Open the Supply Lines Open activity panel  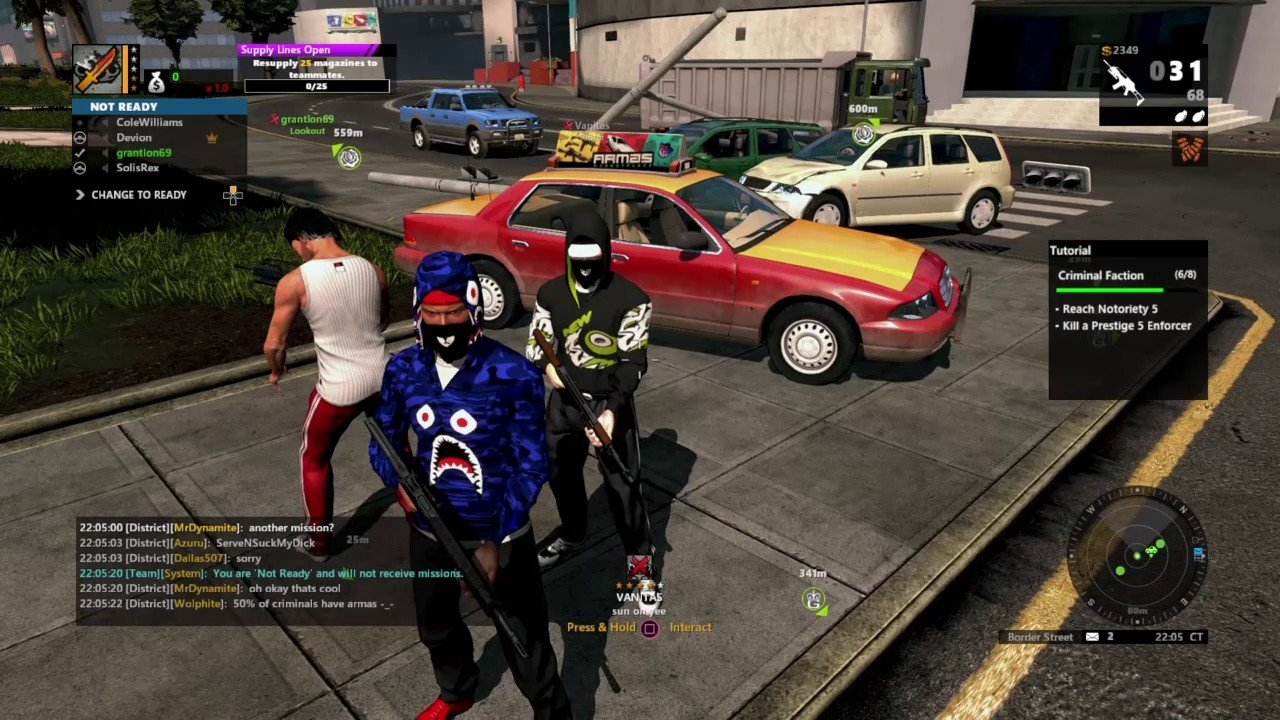(x=315, y=68)
